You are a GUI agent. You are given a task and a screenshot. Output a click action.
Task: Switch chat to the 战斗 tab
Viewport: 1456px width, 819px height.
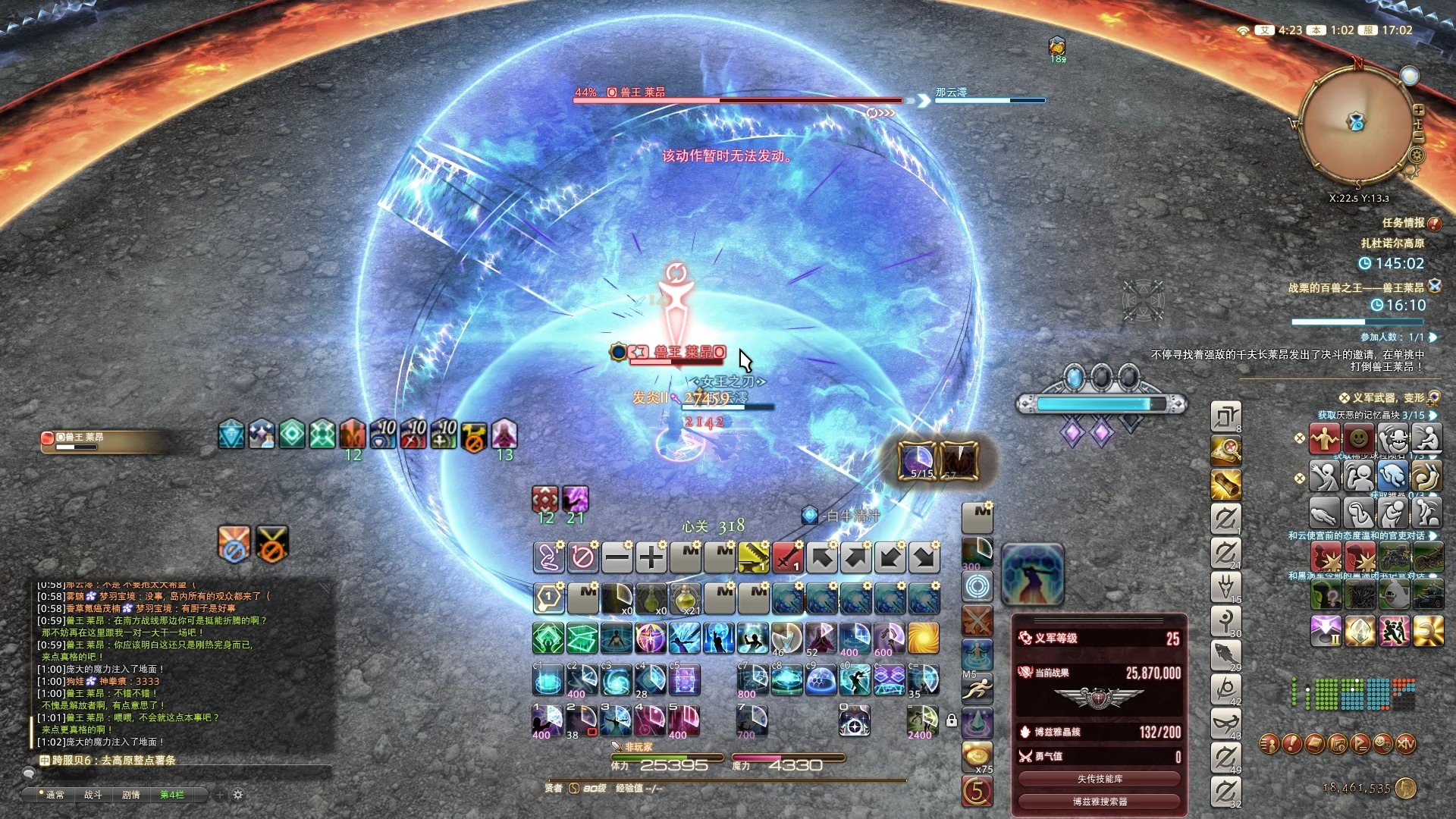pos(93,795)
